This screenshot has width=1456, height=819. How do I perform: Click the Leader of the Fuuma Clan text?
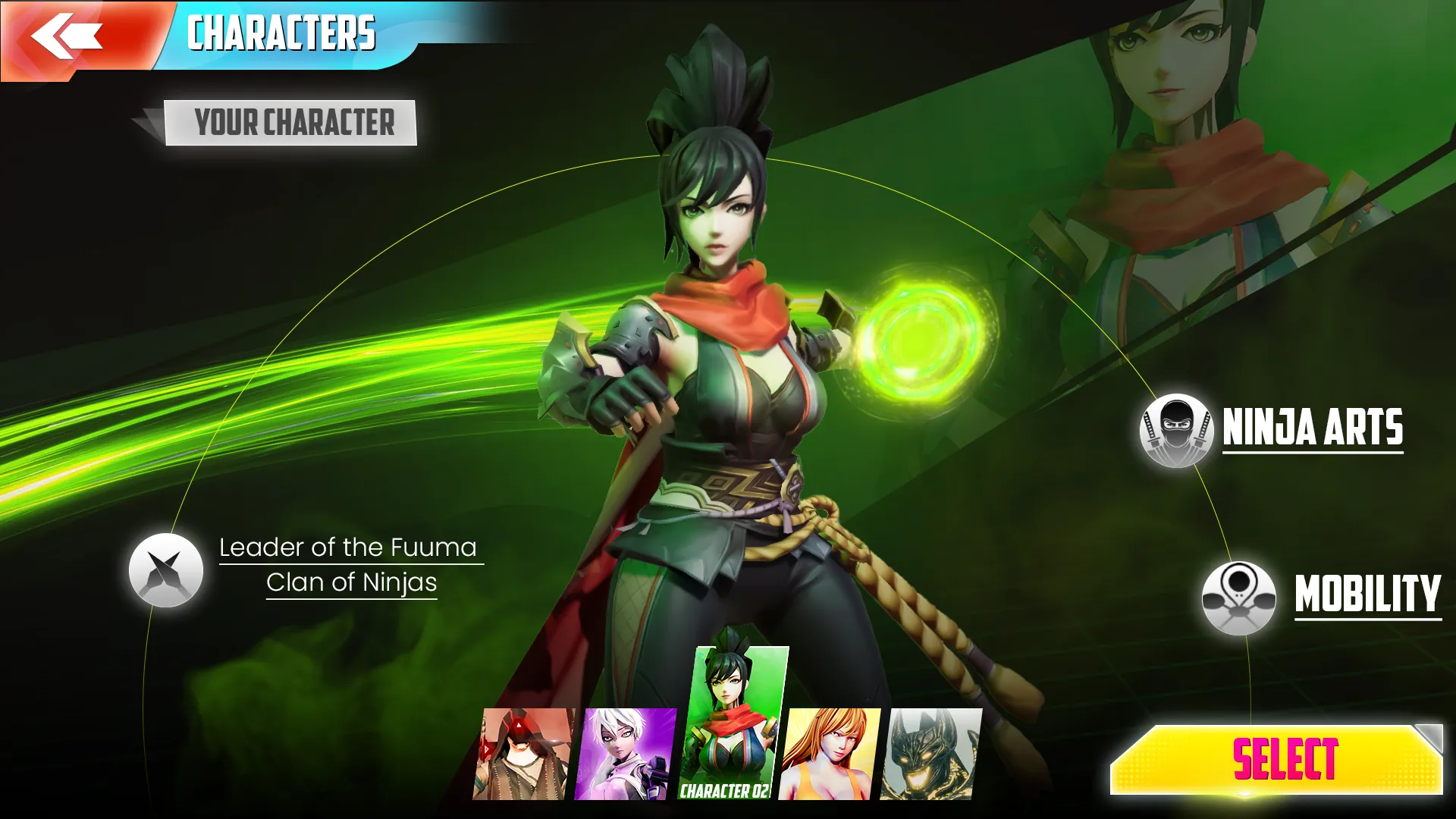[349, 565]
